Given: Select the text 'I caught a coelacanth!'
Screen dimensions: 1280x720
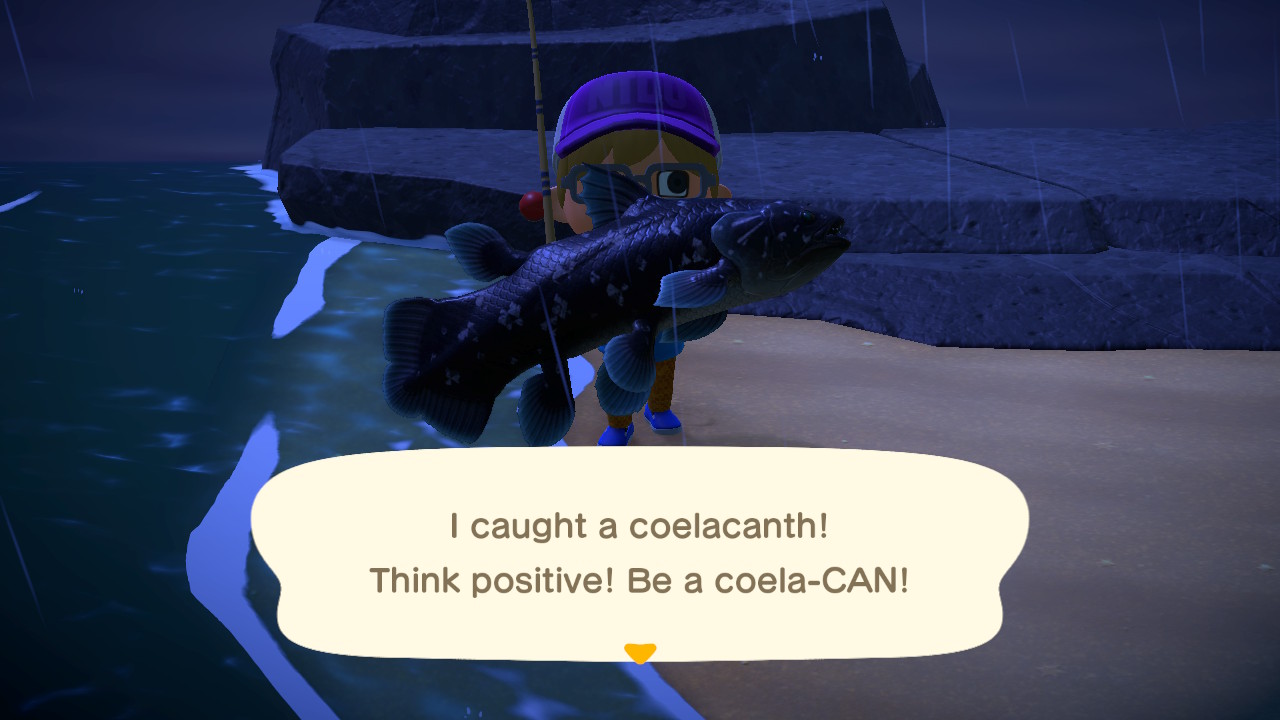Looking at the screenshot, I should click(637, 524).
